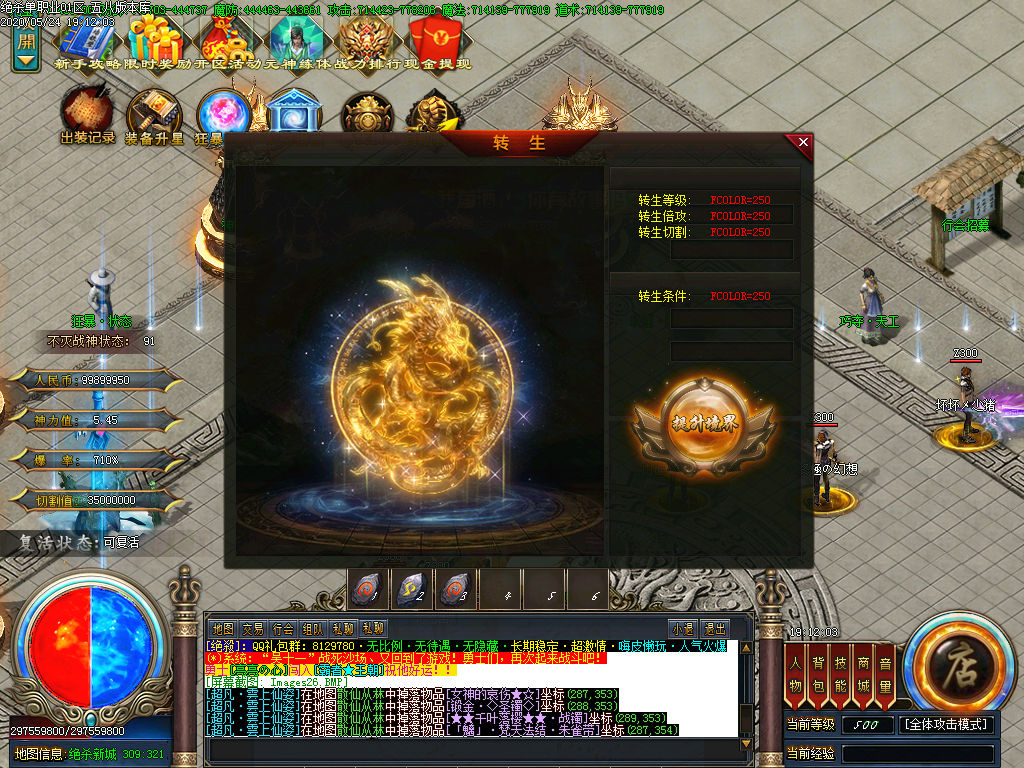
Task: Click the 退出 exit button on the chat bar
Action: point(715,629)
